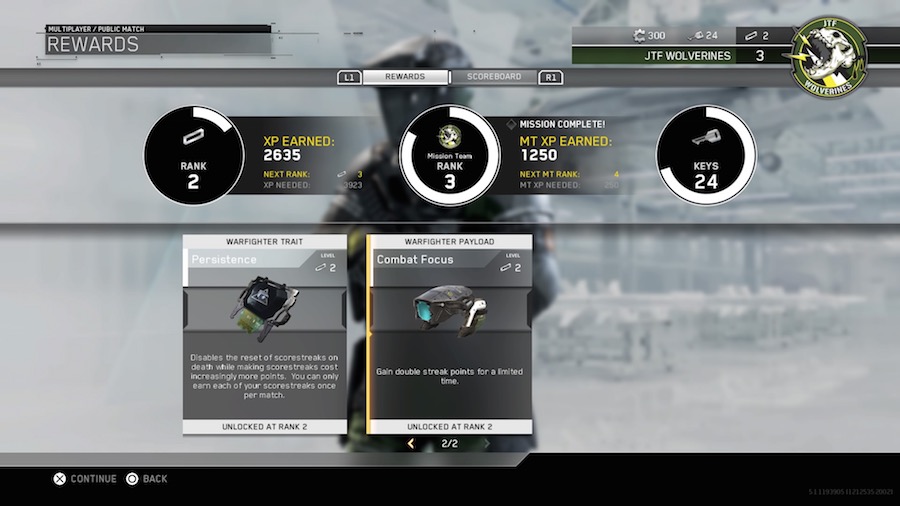Go to the previous reward page arrow
Viewport: 900px width, 506px height.
pyautogui.click(x=410, y=443)
